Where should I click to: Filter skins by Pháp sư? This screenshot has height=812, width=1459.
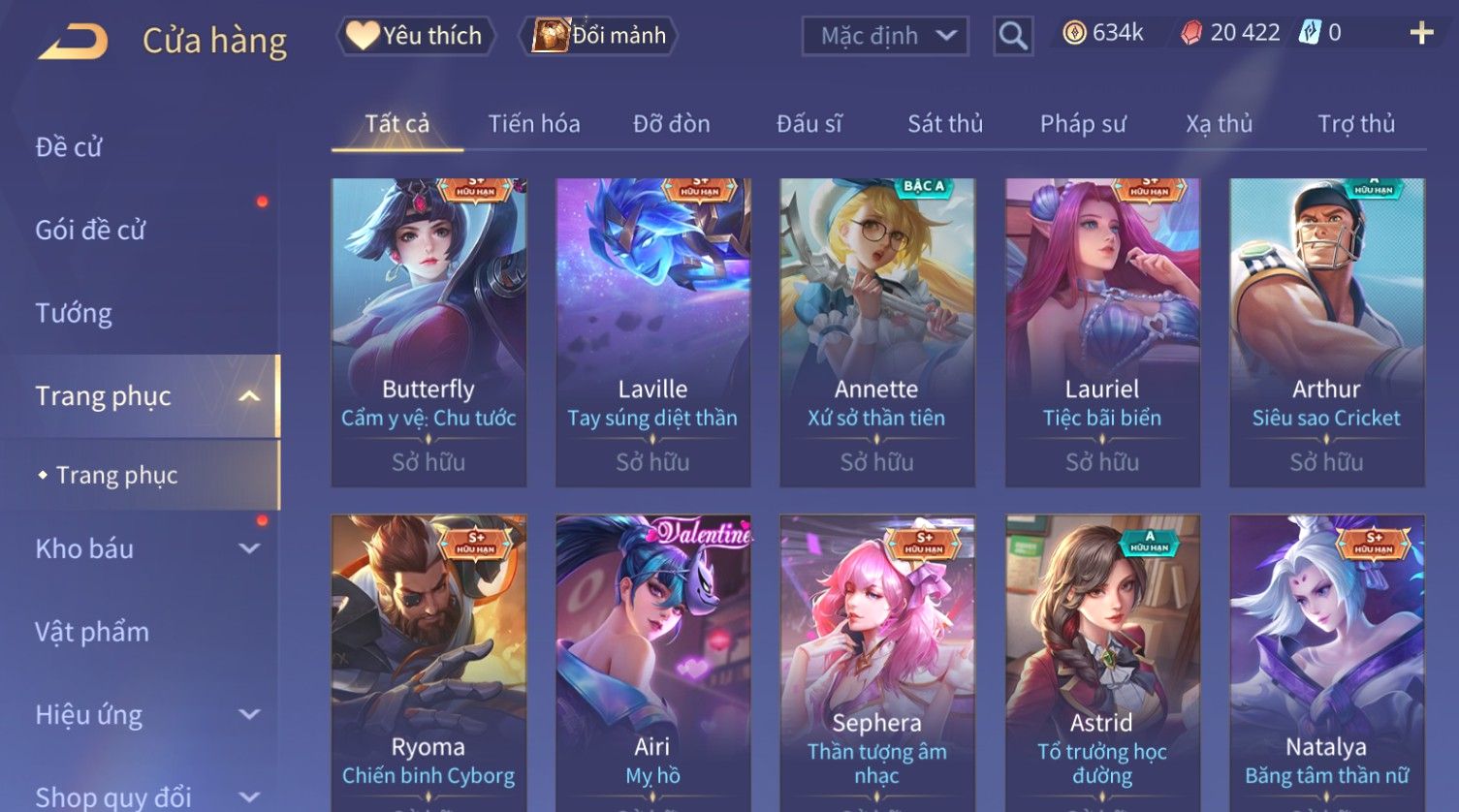(1083, 124)
